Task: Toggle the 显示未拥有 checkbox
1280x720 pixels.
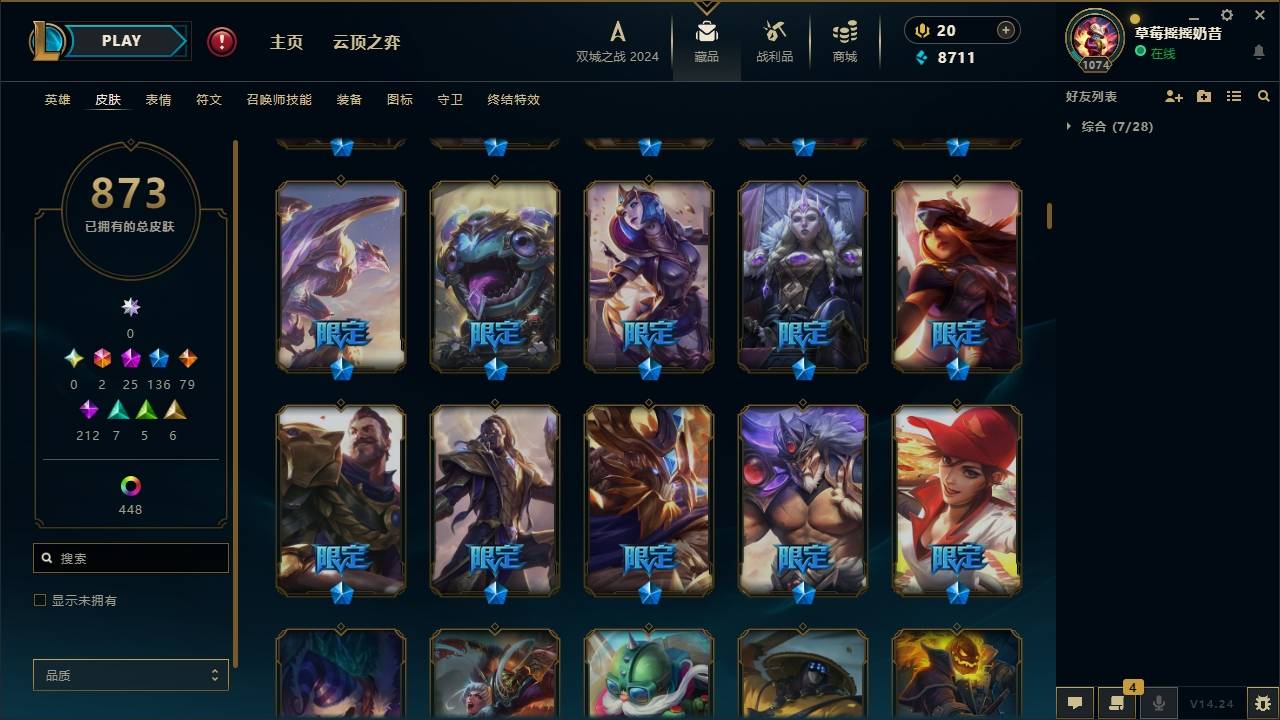Action: tap(39, 600)
